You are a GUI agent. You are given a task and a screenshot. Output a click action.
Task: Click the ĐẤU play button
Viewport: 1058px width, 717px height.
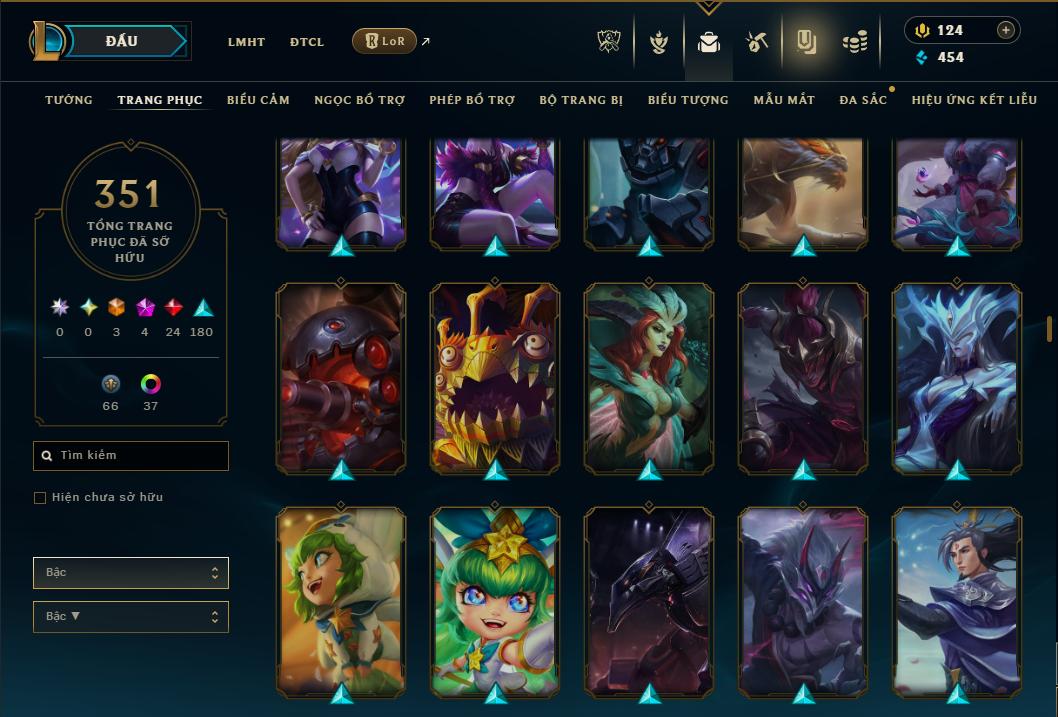coord(121,41)
